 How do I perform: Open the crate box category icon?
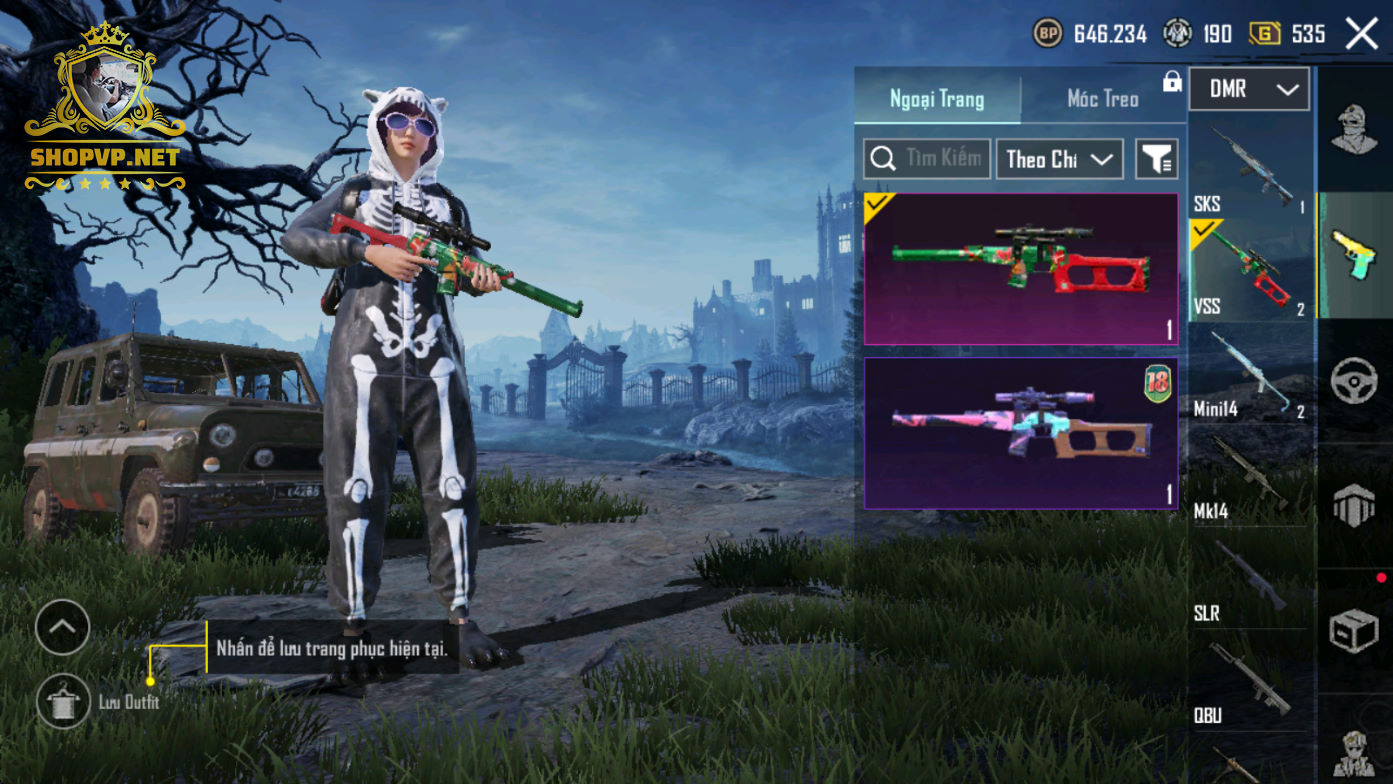[x=1355, y=630]
